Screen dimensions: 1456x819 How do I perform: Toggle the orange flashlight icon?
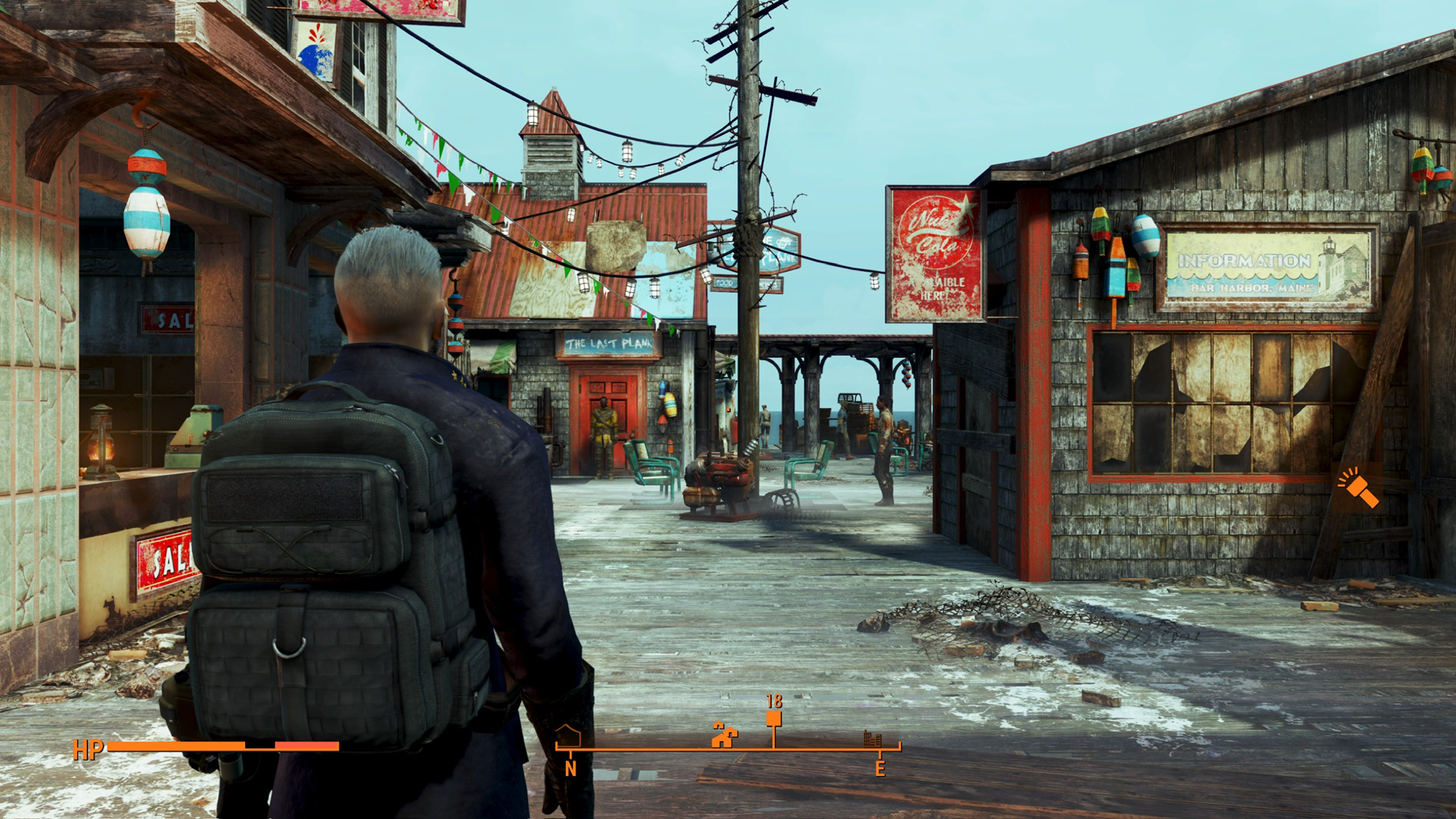[x=1359, y=487]
